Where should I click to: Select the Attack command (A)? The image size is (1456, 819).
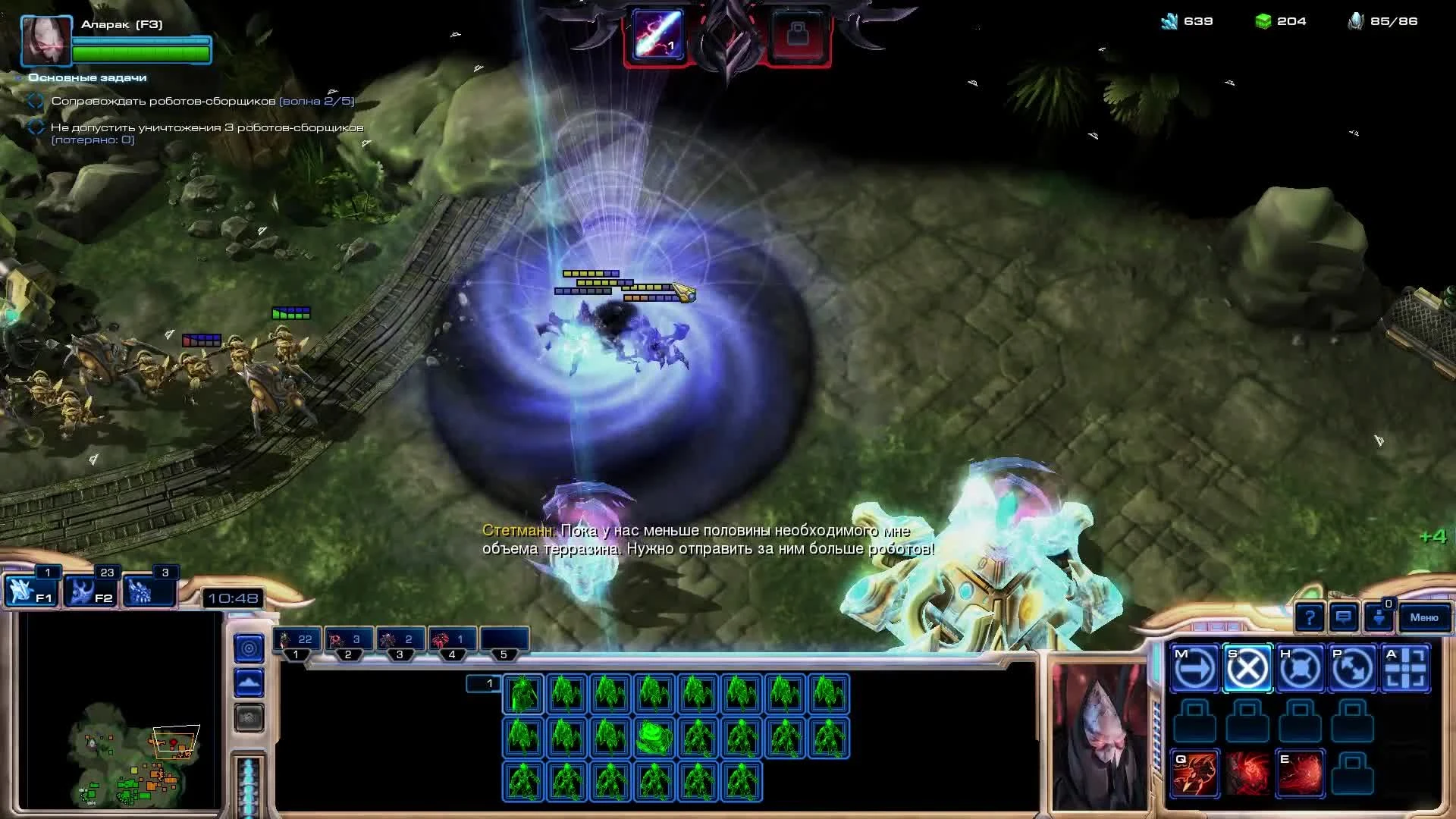click(x=1407, y=668)
